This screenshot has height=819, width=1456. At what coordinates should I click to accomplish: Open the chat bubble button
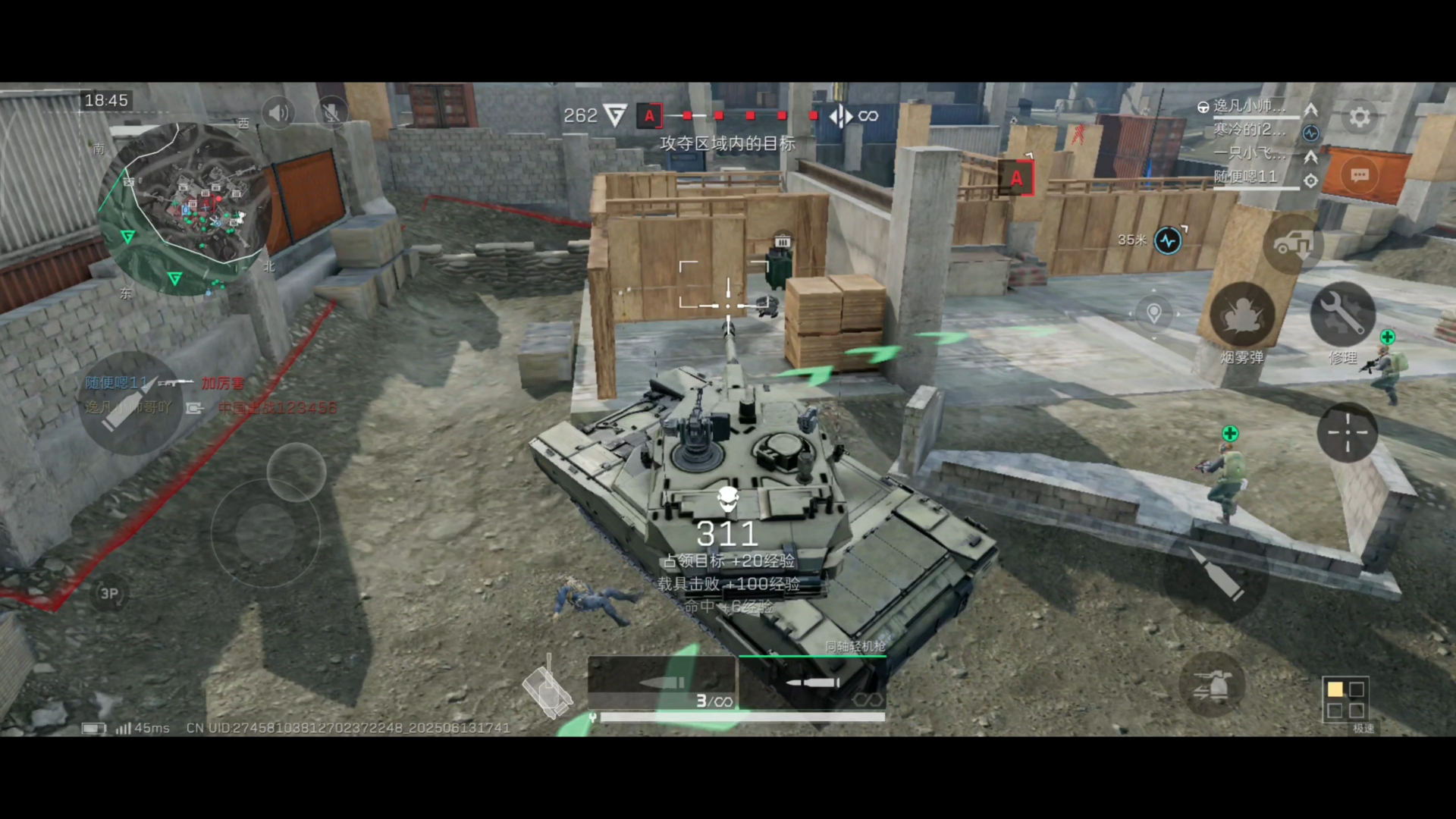click(x=1359, y=176)
